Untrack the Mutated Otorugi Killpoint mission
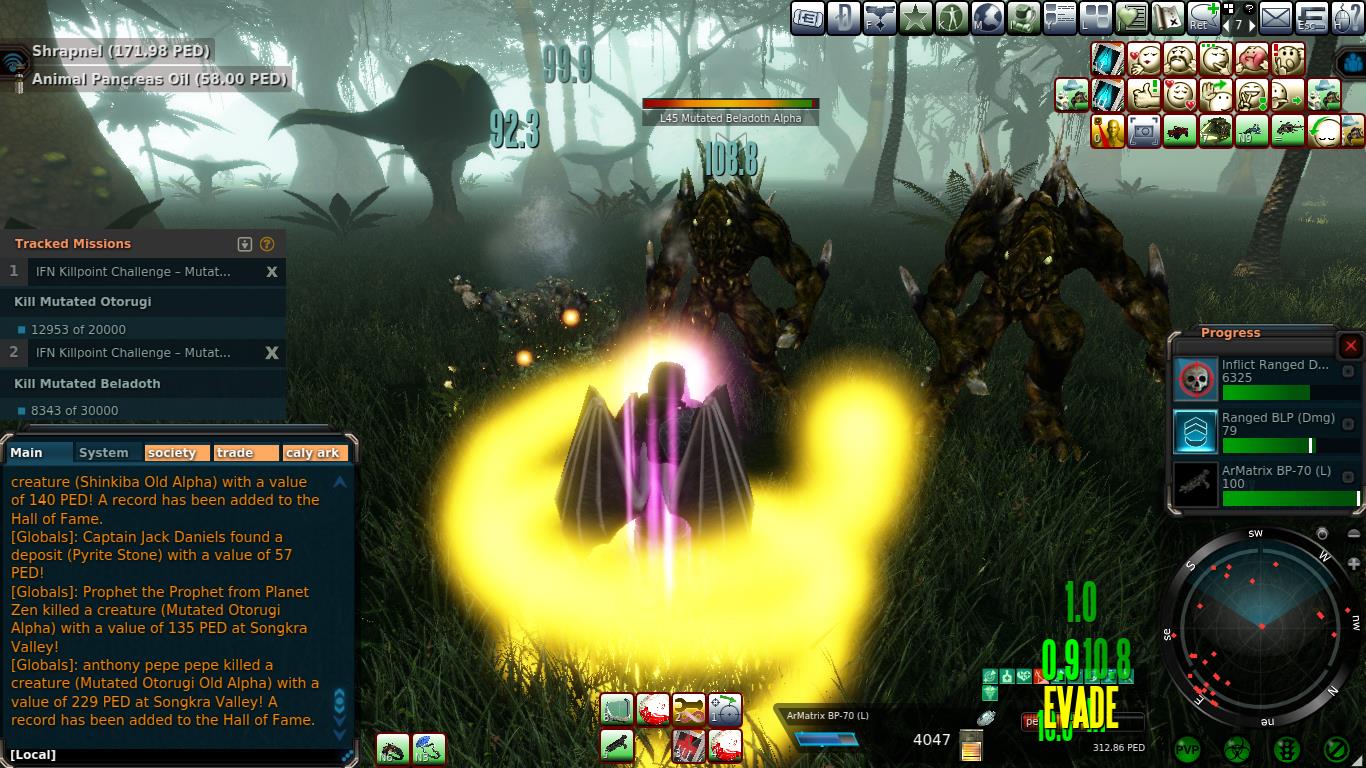 (x=271, y=271)
